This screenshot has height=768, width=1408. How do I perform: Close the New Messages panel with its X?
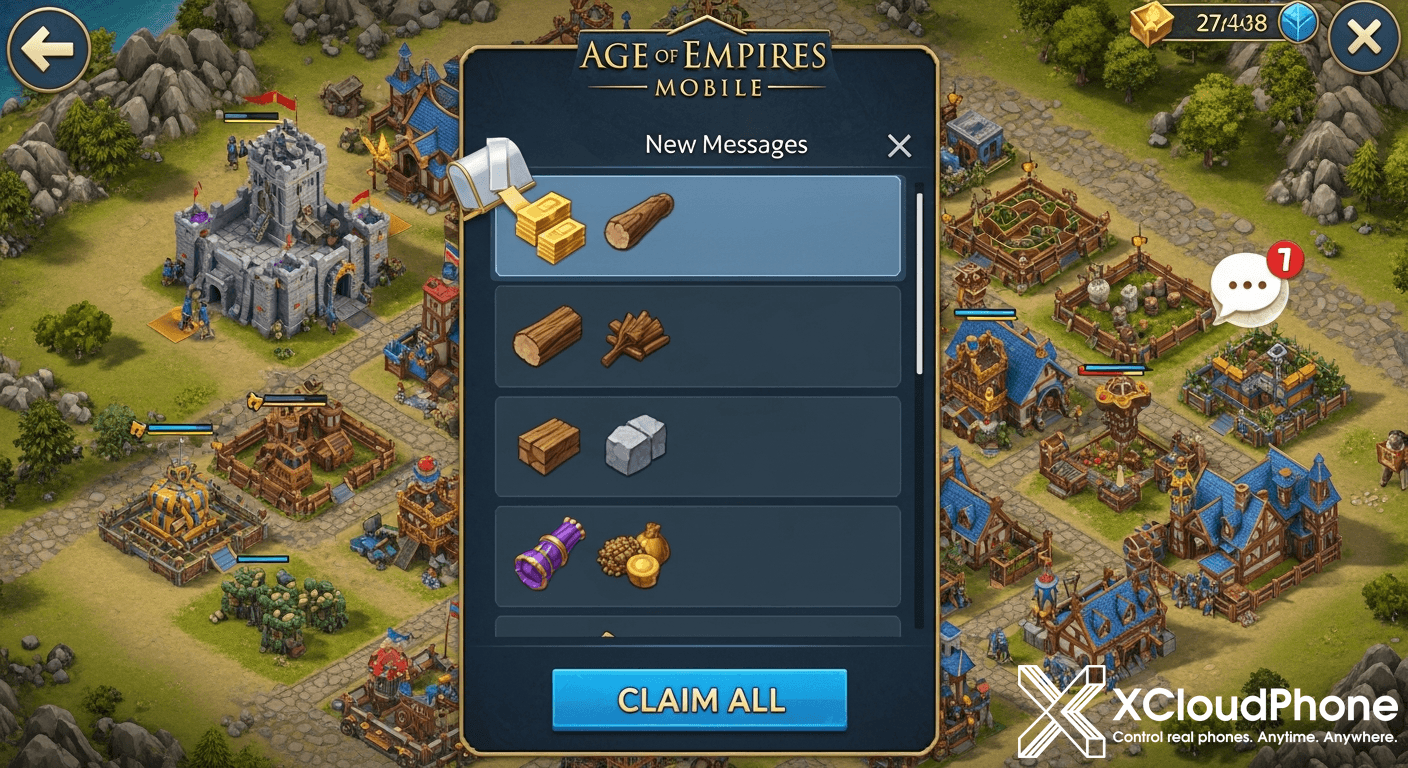click(898, 145)
